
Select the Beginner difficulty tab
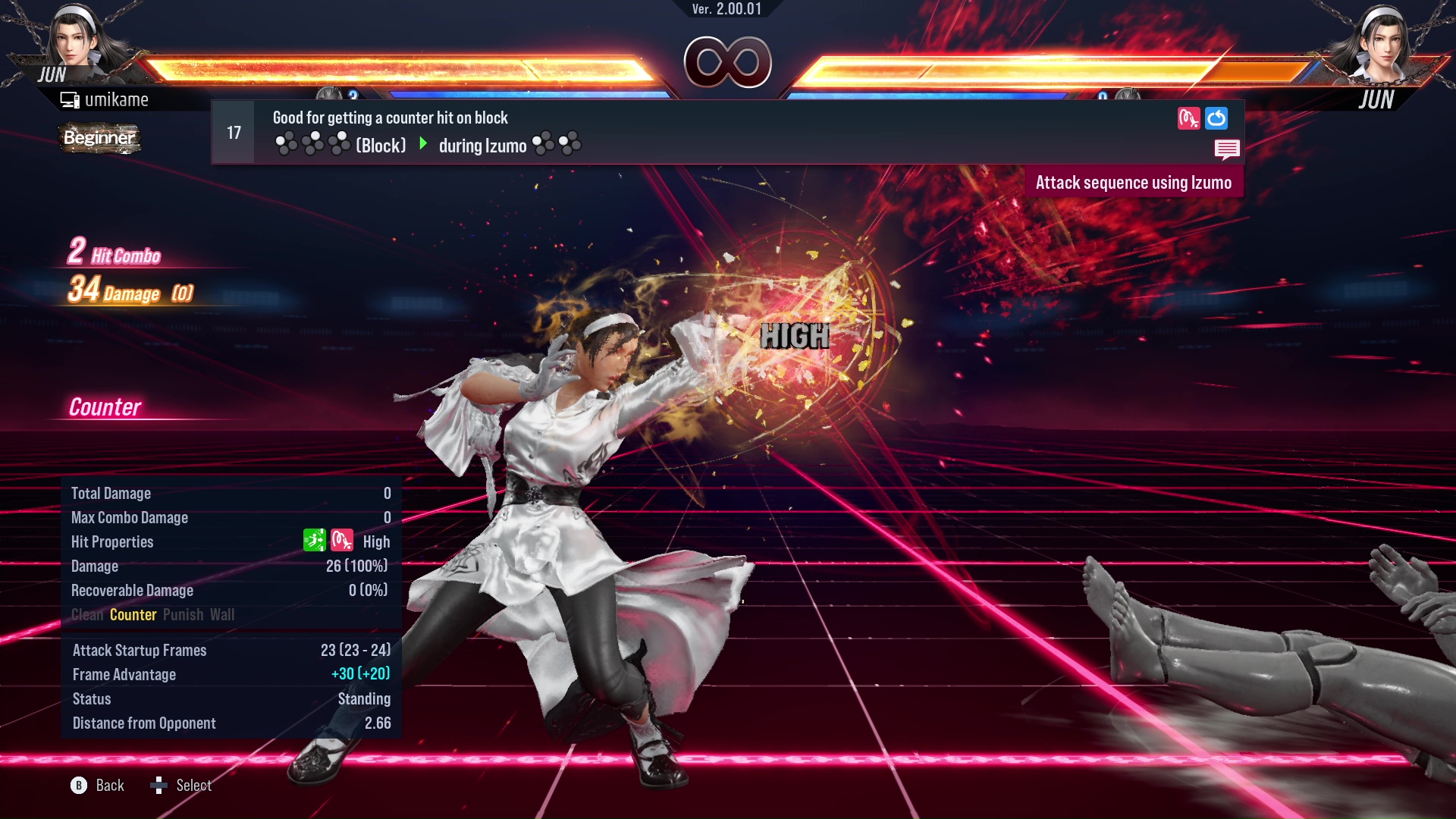[x=99, y=139]
